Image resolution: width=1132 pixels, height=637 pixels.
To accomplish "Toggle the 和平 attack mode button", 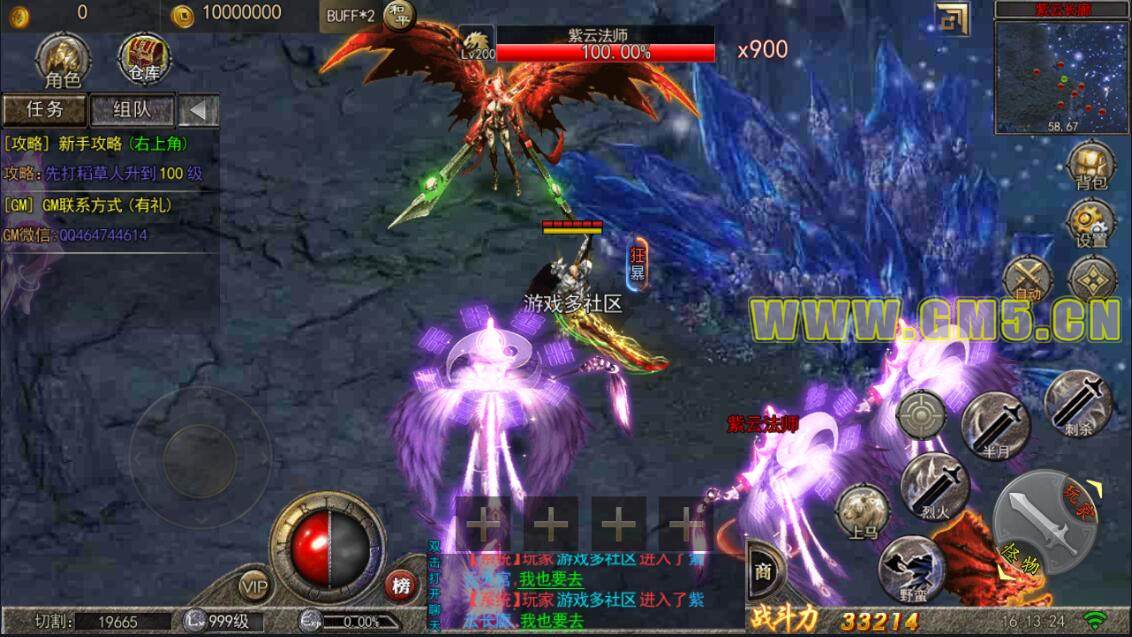I will point(400,16).
